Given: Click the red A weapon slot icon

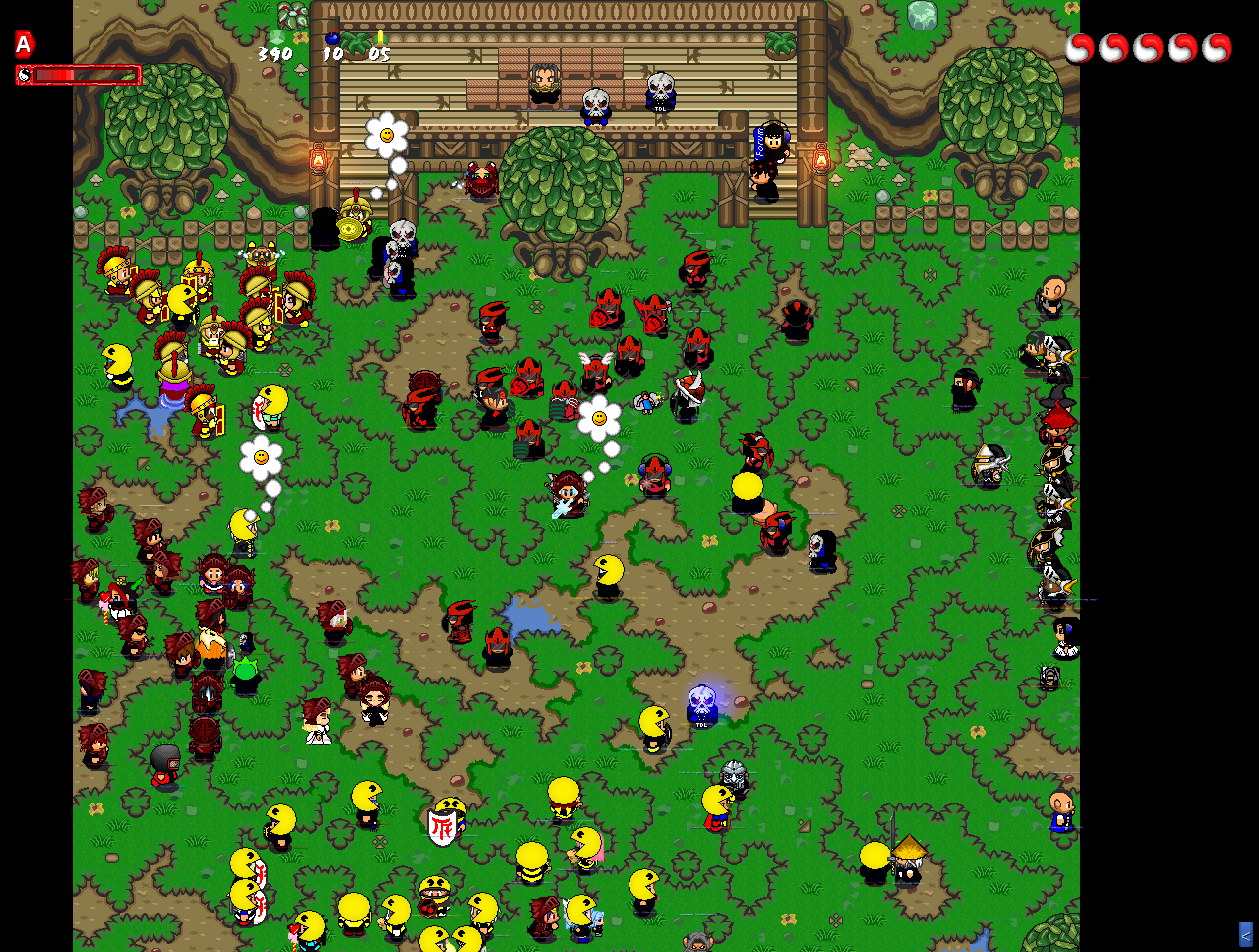Looking at the screenshot, I should tap(25, 44).
